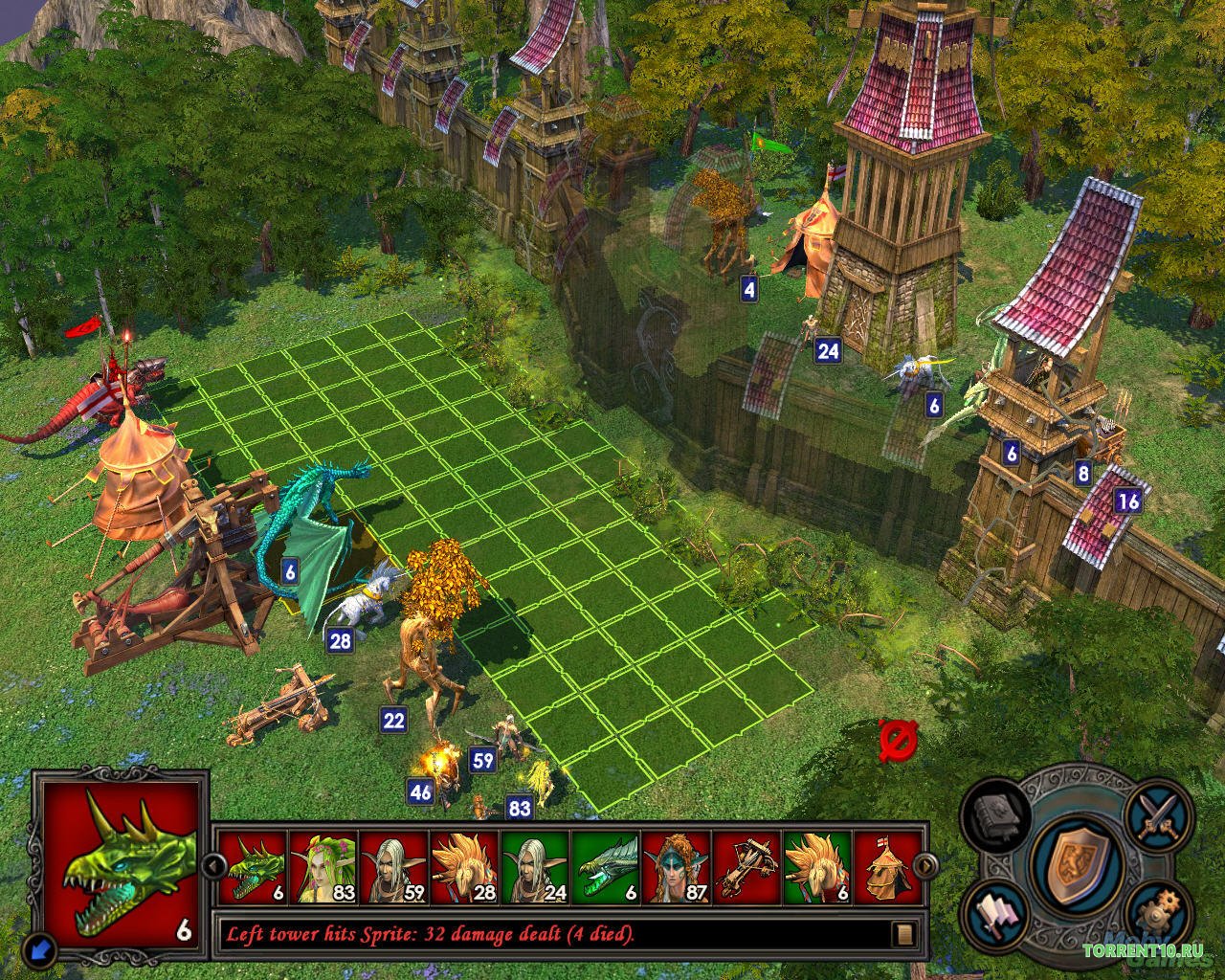Select the green-background elf portrait numbered 24
This screenshot has width=1225, height=980.
536,867
